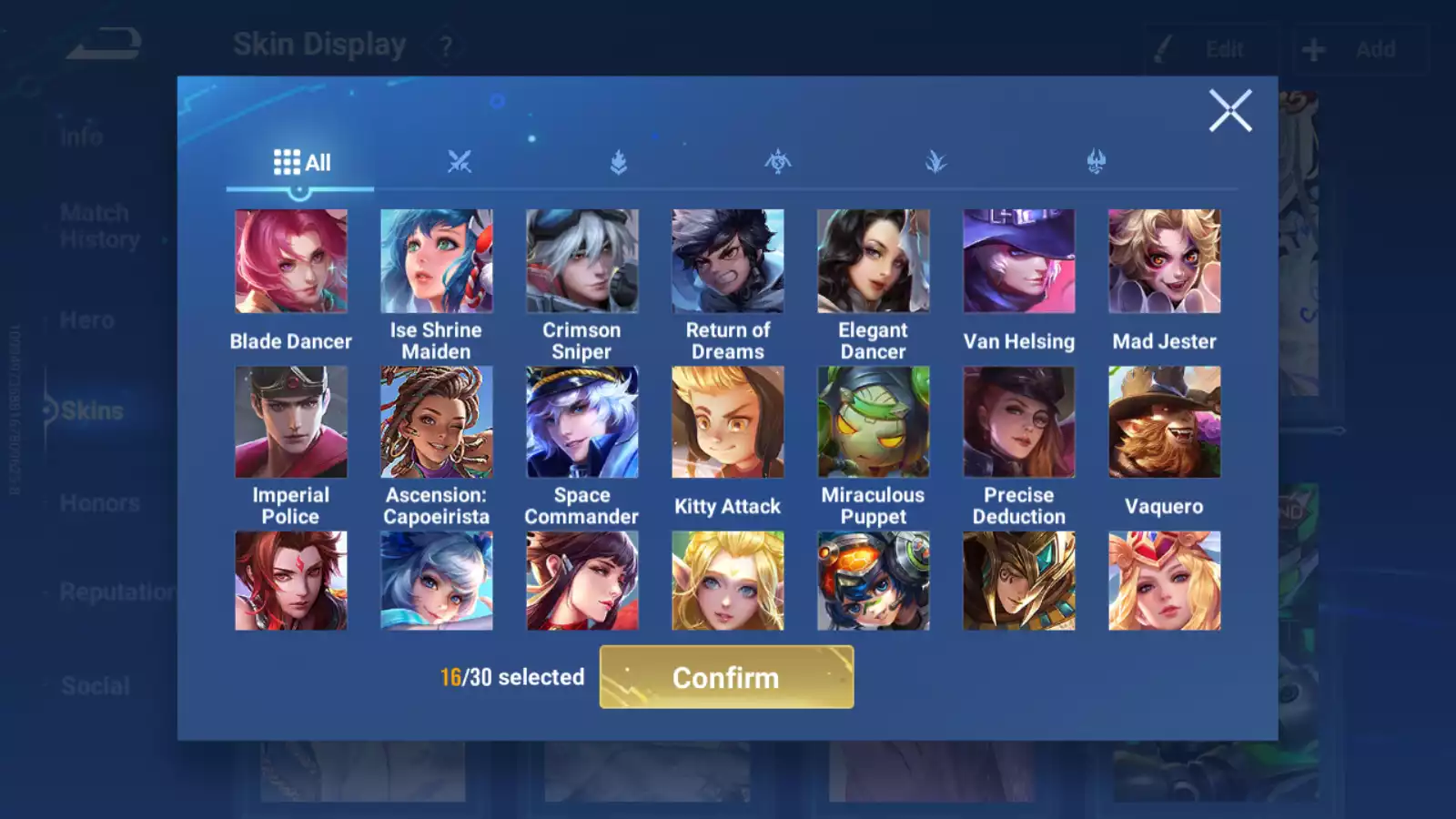1456x819 pixels.
Task: Select the Space Commander skin
Action: (x=582, y=422)
